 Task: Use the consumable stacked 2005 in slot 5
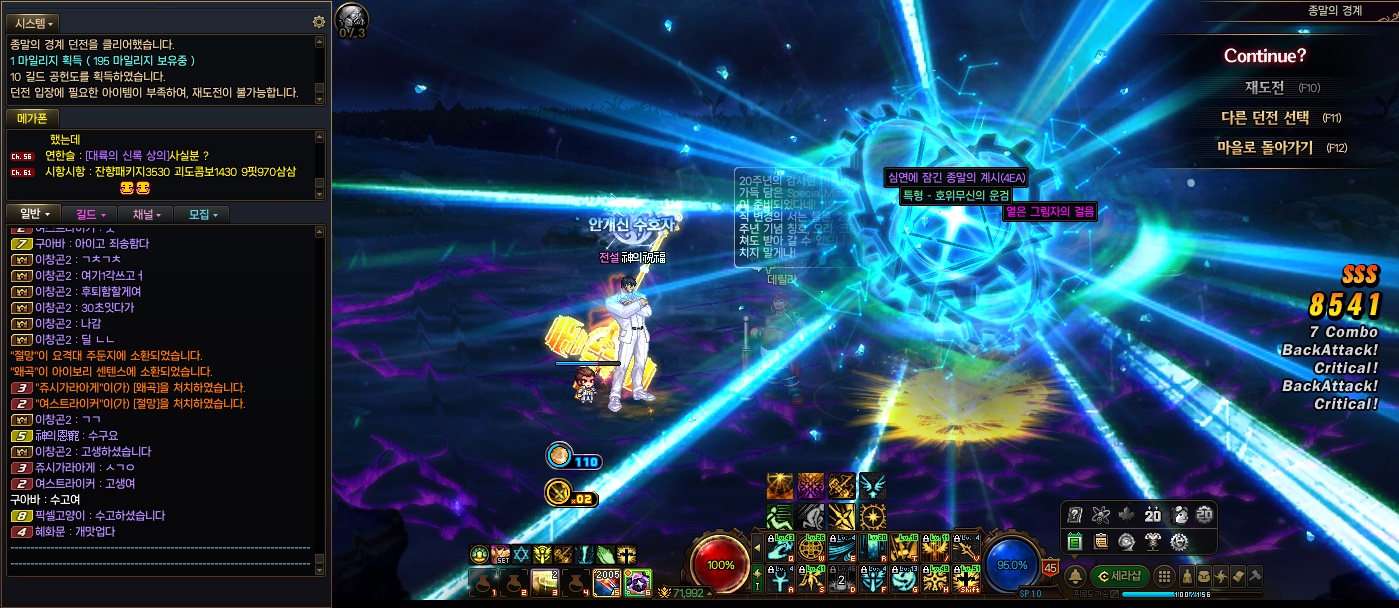[x=606, y=582]
